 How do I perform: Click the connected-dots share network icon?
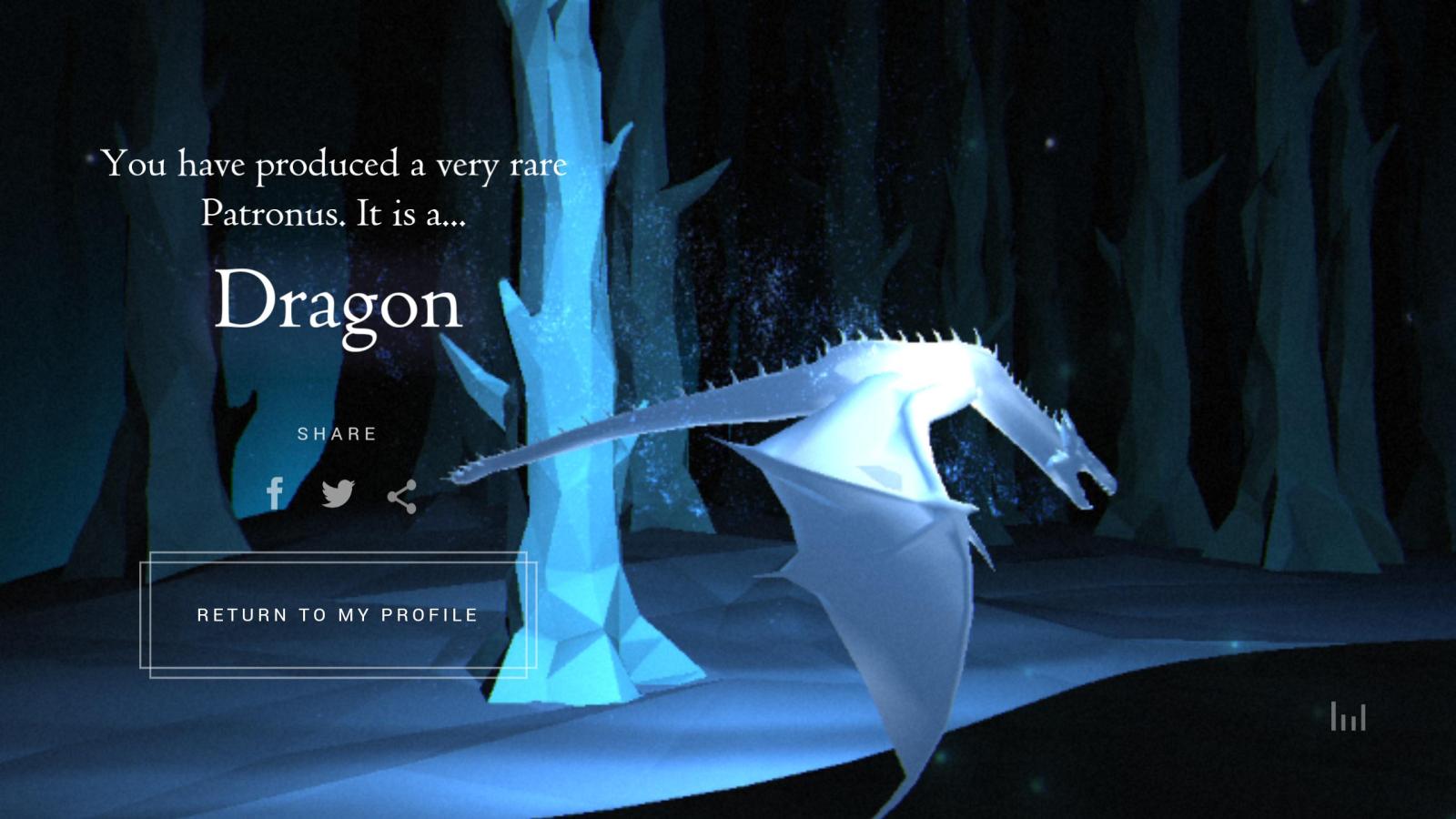click(403, 496)
